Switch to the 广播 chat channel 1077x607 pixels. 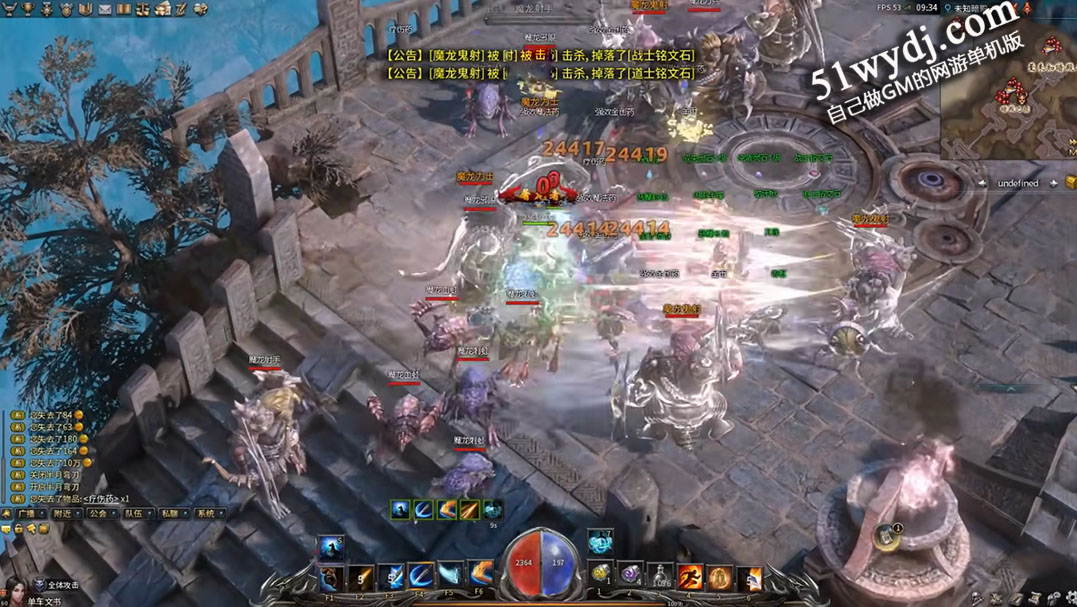25,514
